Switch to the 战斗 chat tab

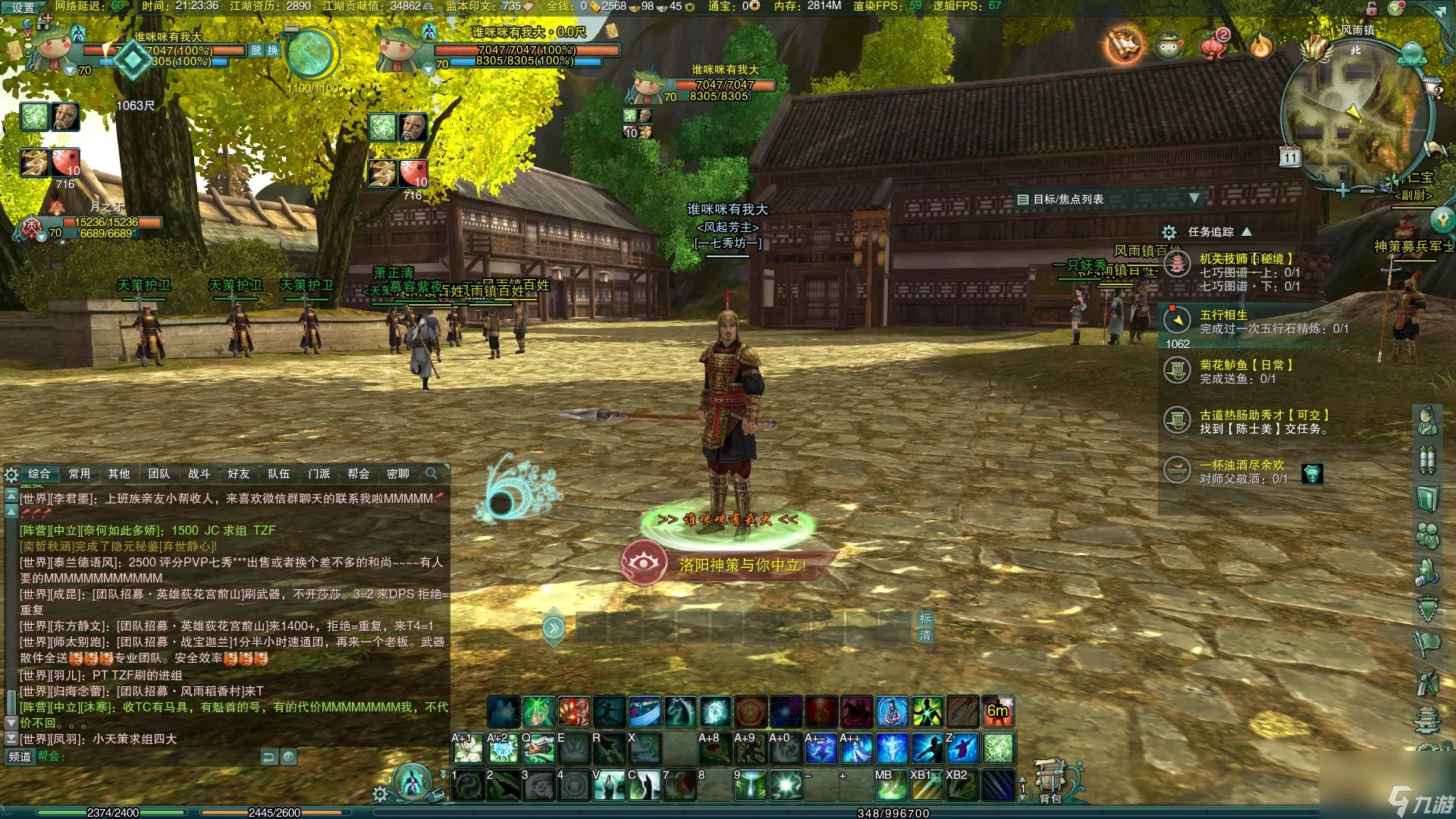pyautogui.click(x=199, y=474)
